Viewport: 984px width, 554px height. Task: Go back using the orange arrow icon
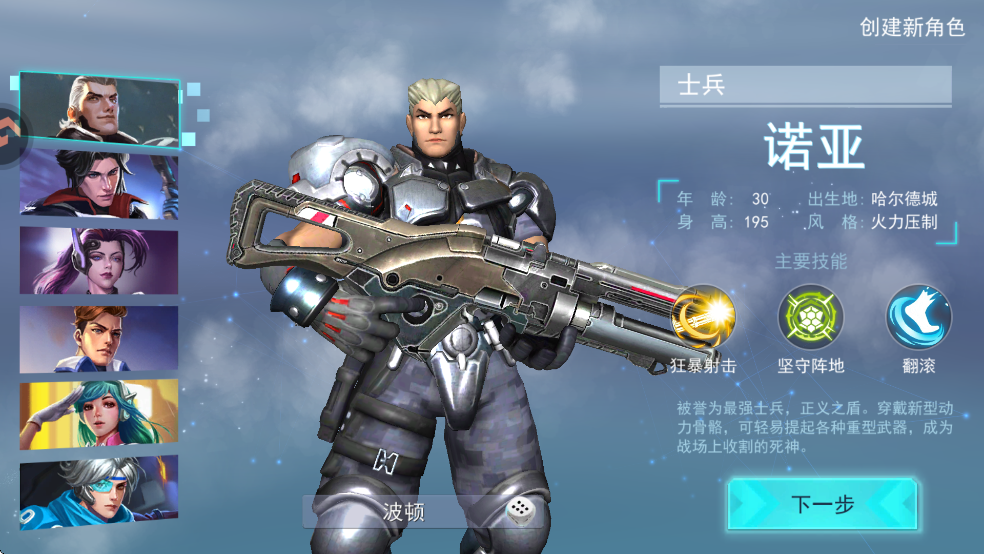coord(11,126)
